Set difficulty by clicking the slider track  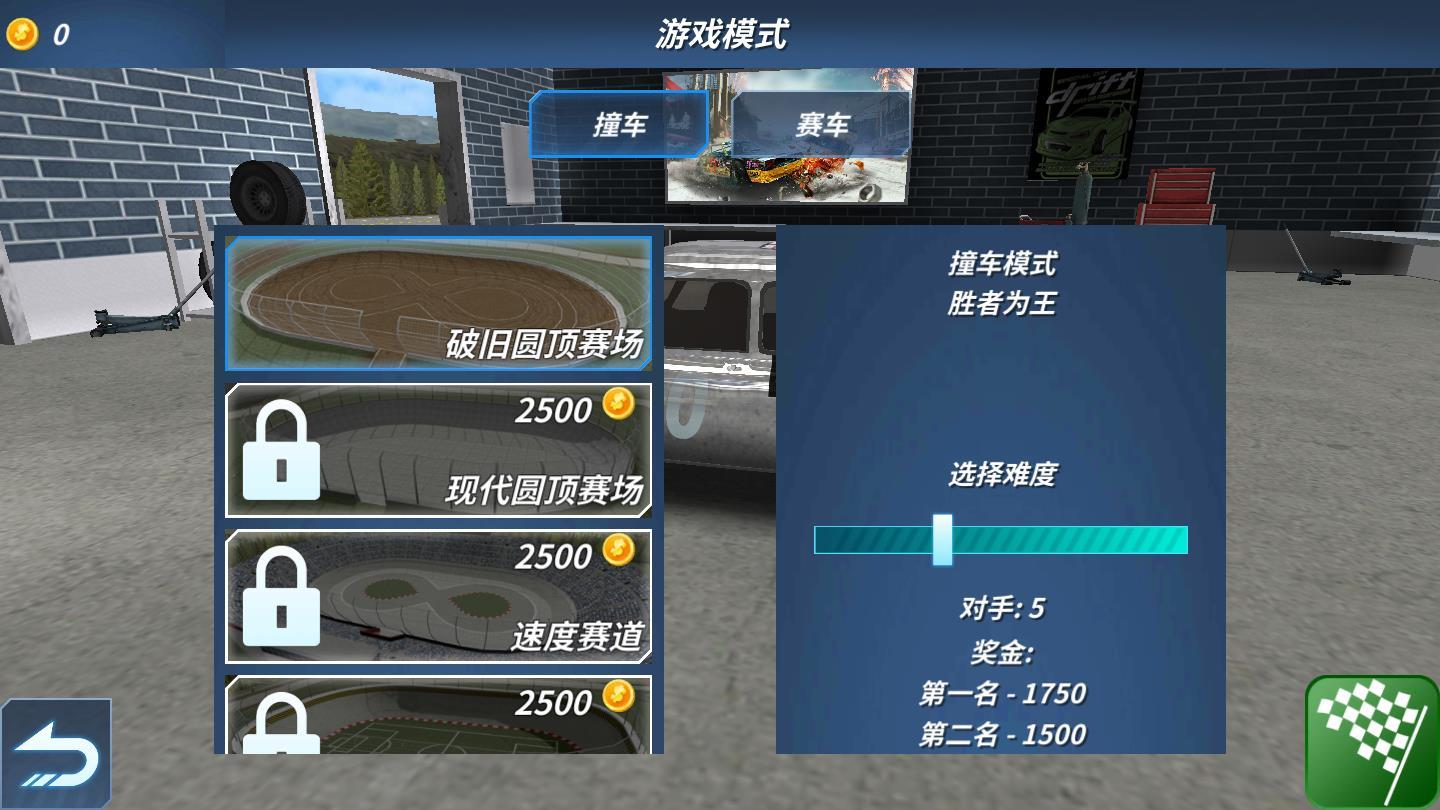[x=1080, y=541]
